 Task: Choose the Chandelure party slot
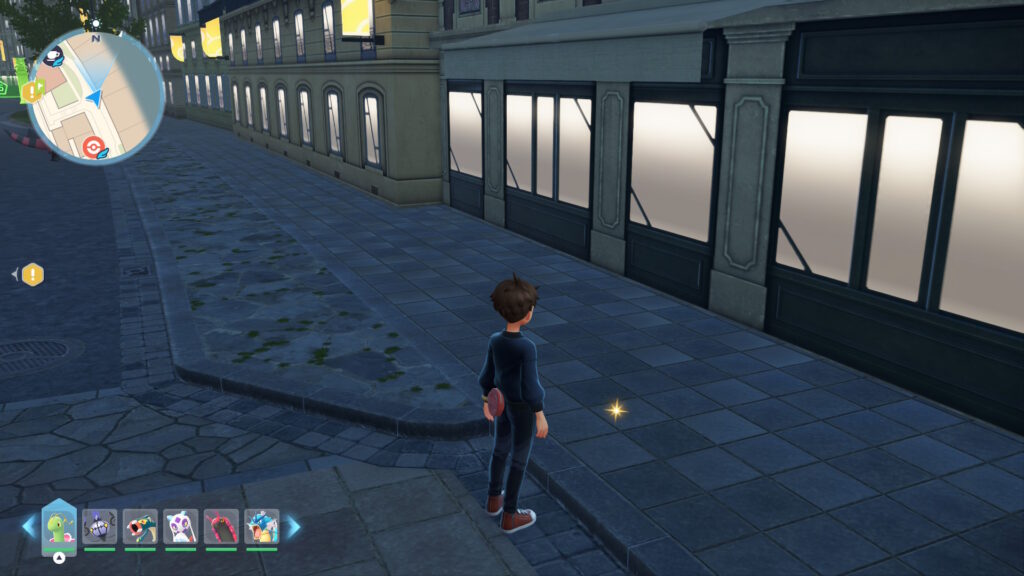100,526
